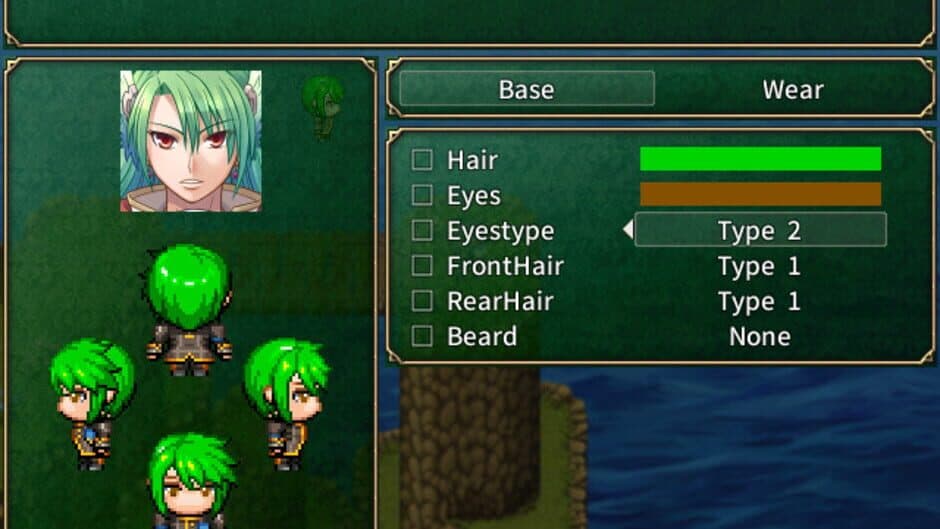Tick the Beard checkbox
The height and width of the screenshot is (529, 940).
422,336
